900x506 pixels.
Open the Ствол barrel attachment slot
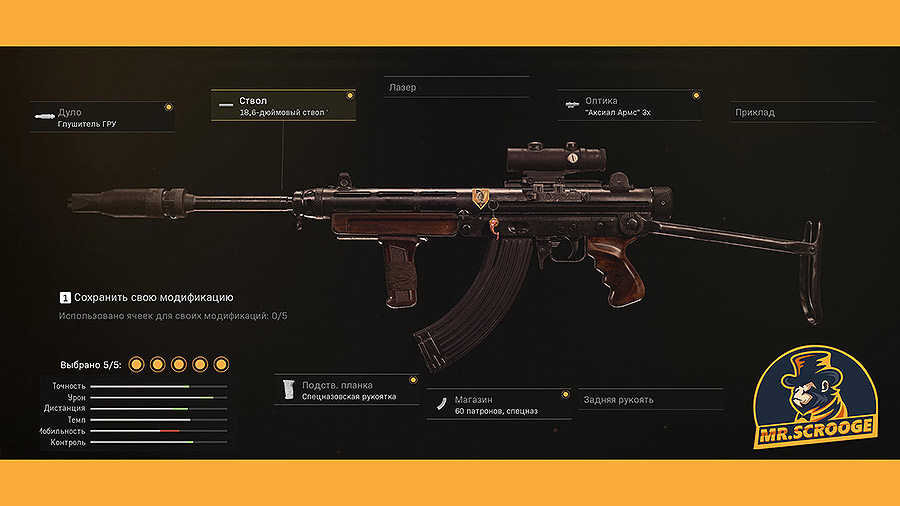[283, 106]
